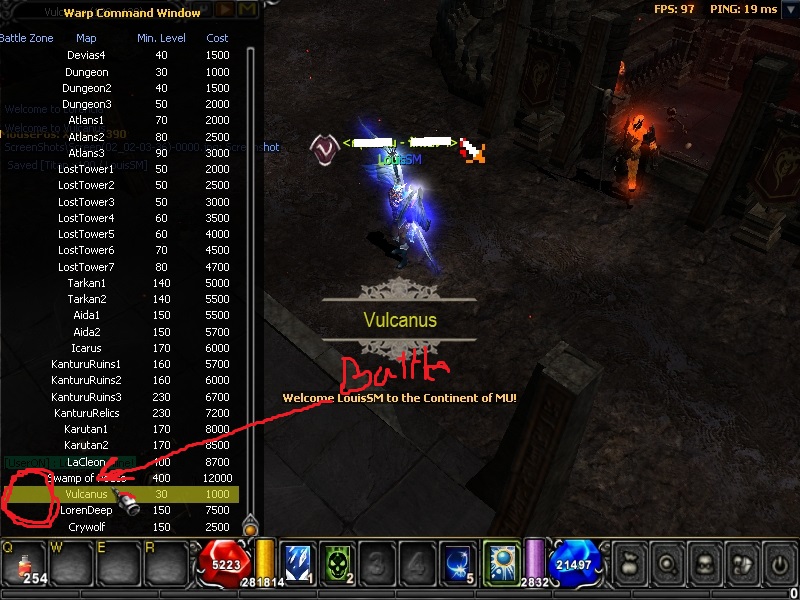Image resolution: width=800 pixels, height=600 pixels.
Task: Select the LorenDeep warp entry
Action: tap(86, 510)
